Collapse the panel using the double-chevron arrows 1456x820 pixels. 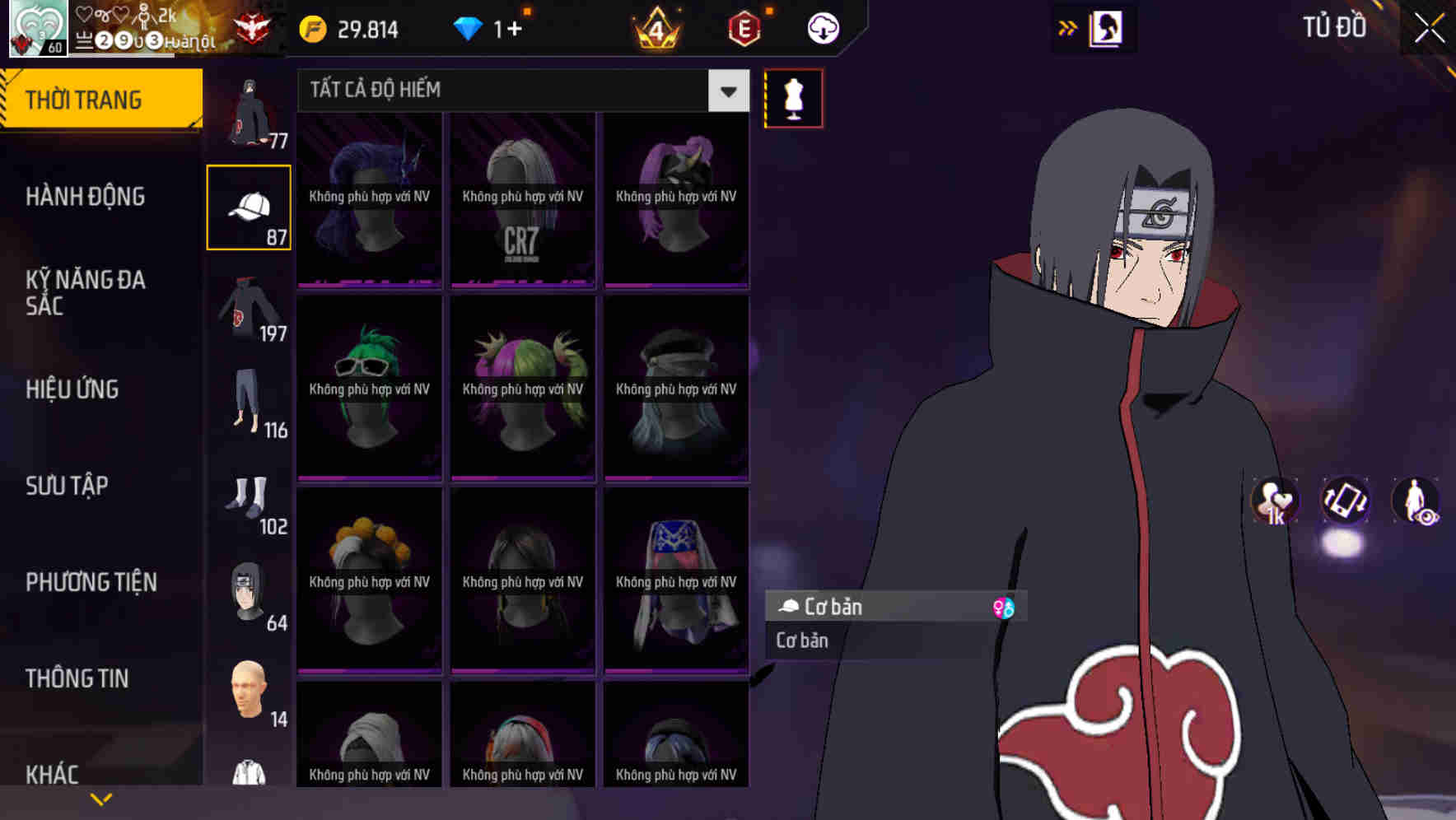pos(1068,27)
